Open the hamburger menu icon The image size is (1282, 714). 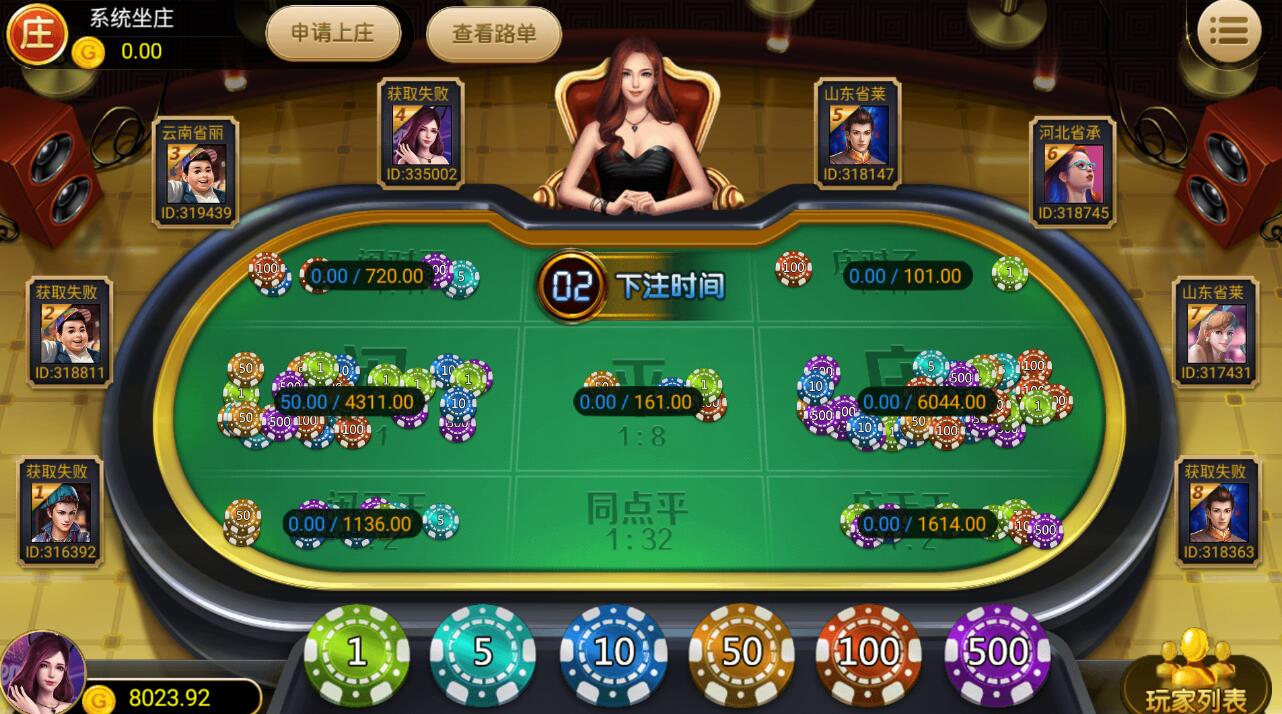1229,31
